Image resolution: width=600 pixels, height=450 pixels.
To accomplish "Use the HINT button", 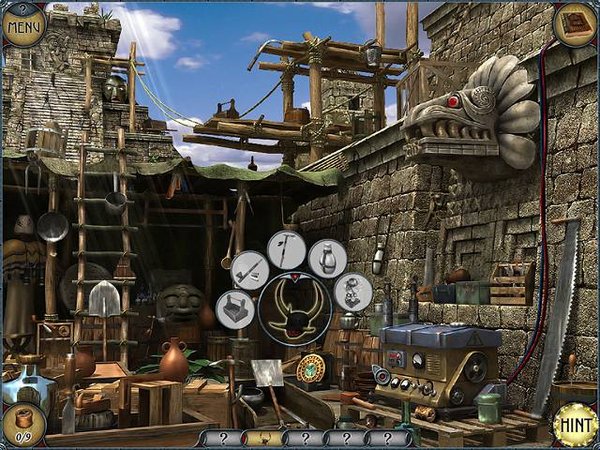I will click(x=575, y=424).
